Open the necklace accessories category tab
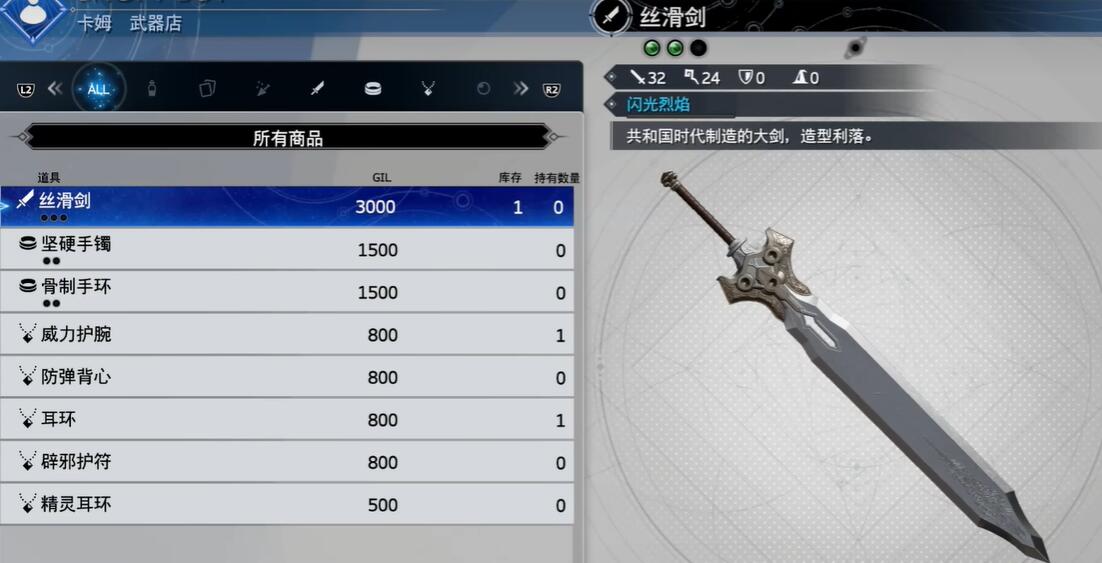1102x563 pixels. pyautogui.click(x=428, y=89)
